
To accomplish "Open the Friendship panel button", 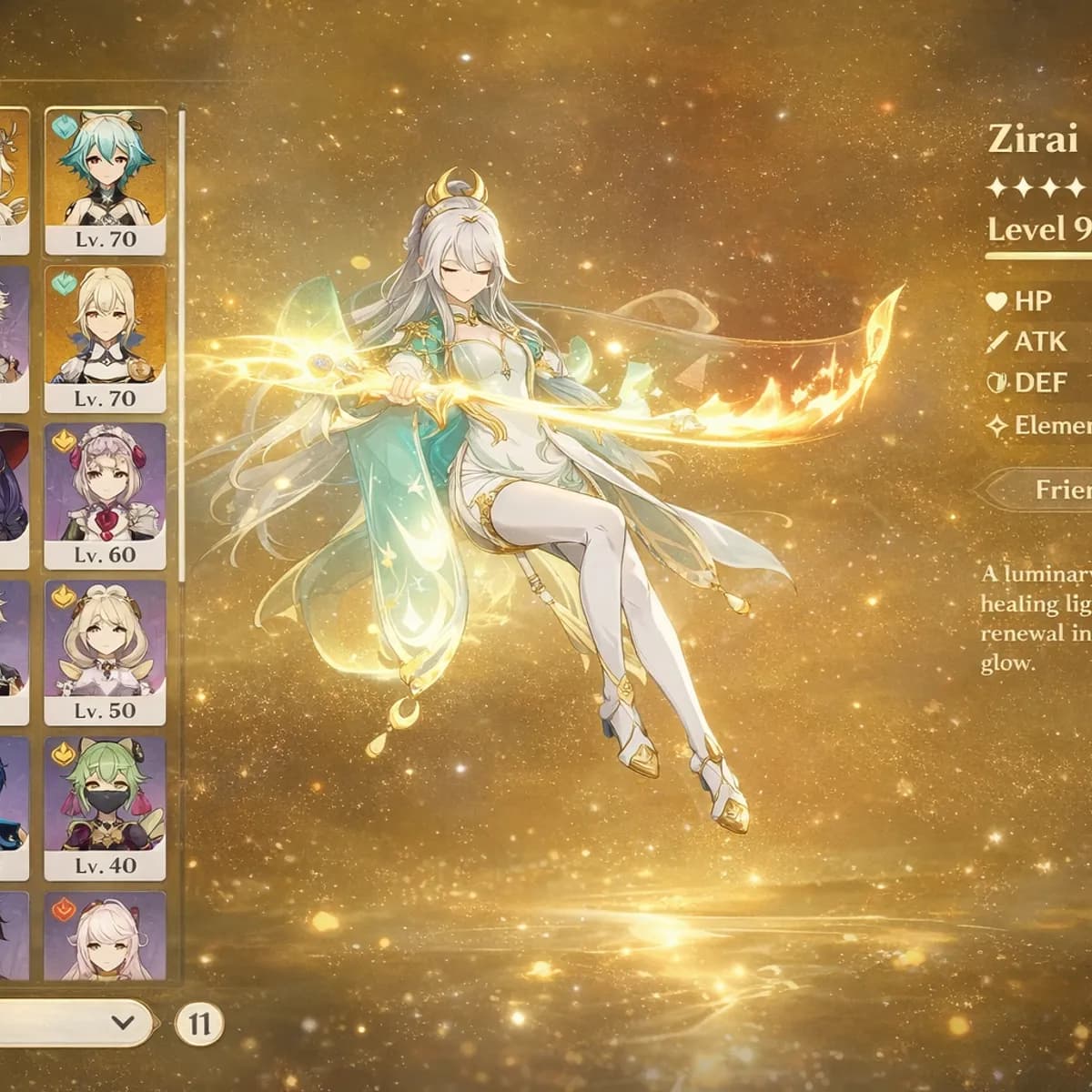I will tap(1046, 490).
